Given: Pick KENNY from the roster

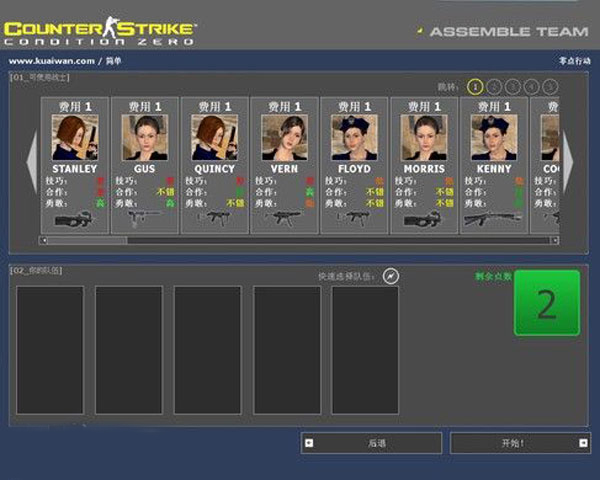Looking at the screenshot, I should [x=493, y=165].
